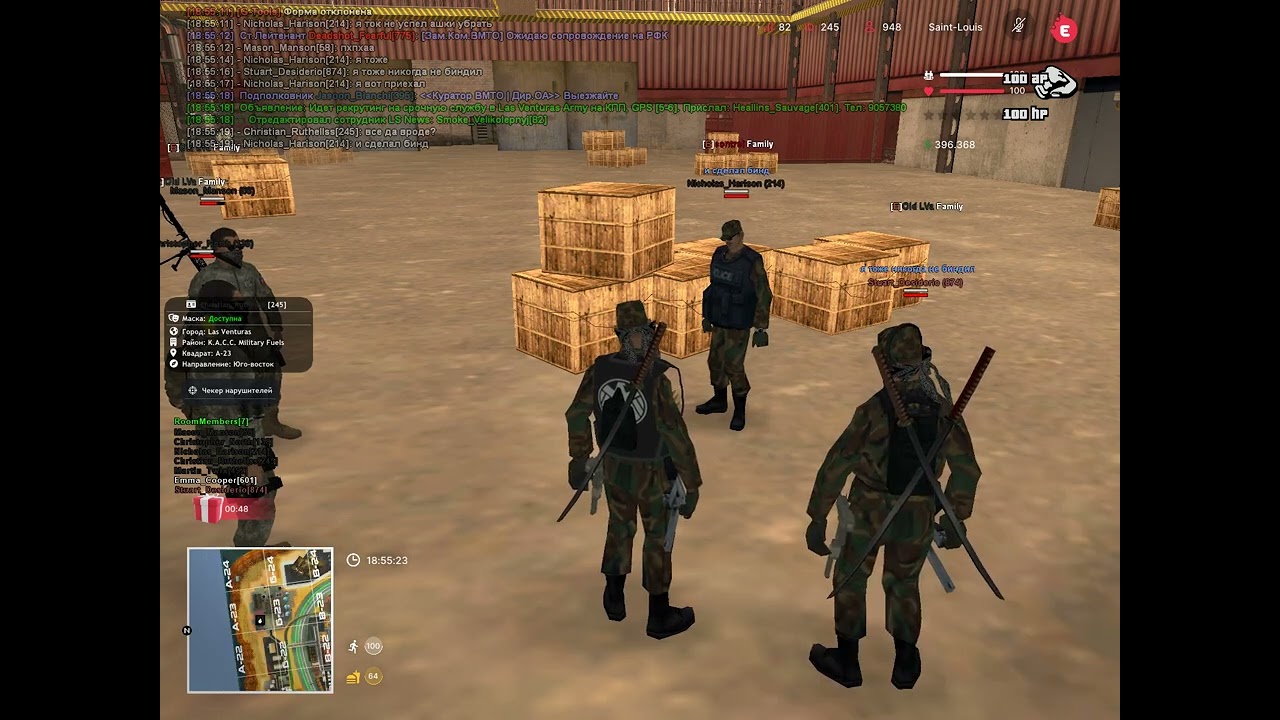This screenshot has height=720, width=1280.
Task: Click Emma_Cooper[601] in the members list
Action: point(216,480)
